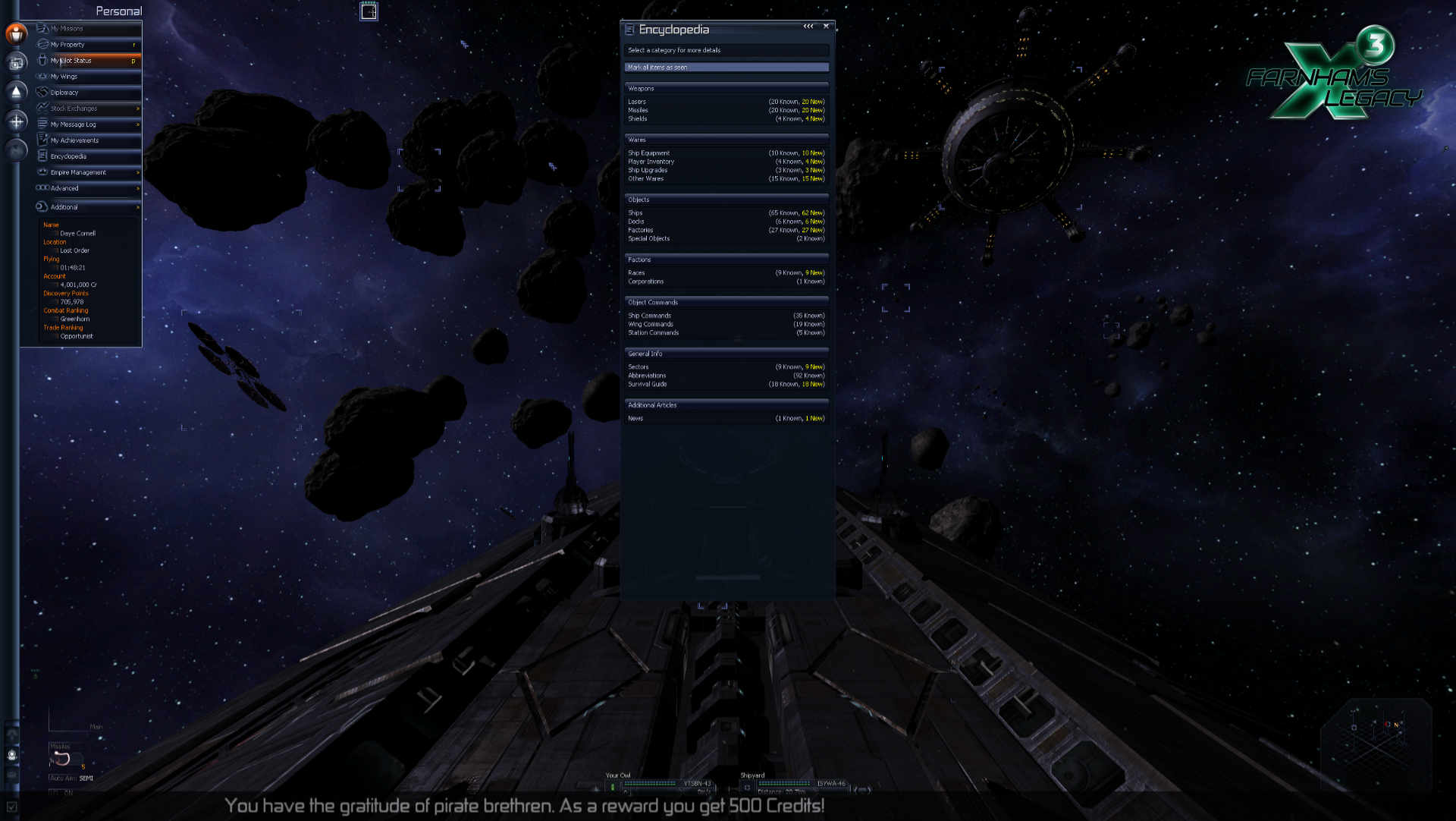Click the orange Personal pilot sidebar icon

(x=16, y=33)
